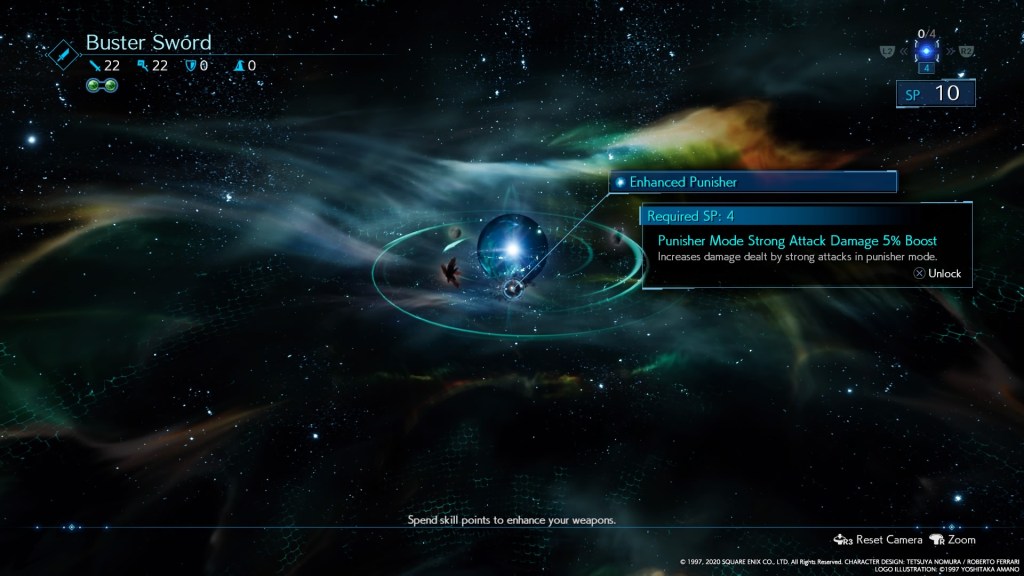Viewport: 1024px width, 576px height.
Task: Click the highlighted skill node on the orbit
Action: click(513, 289)
